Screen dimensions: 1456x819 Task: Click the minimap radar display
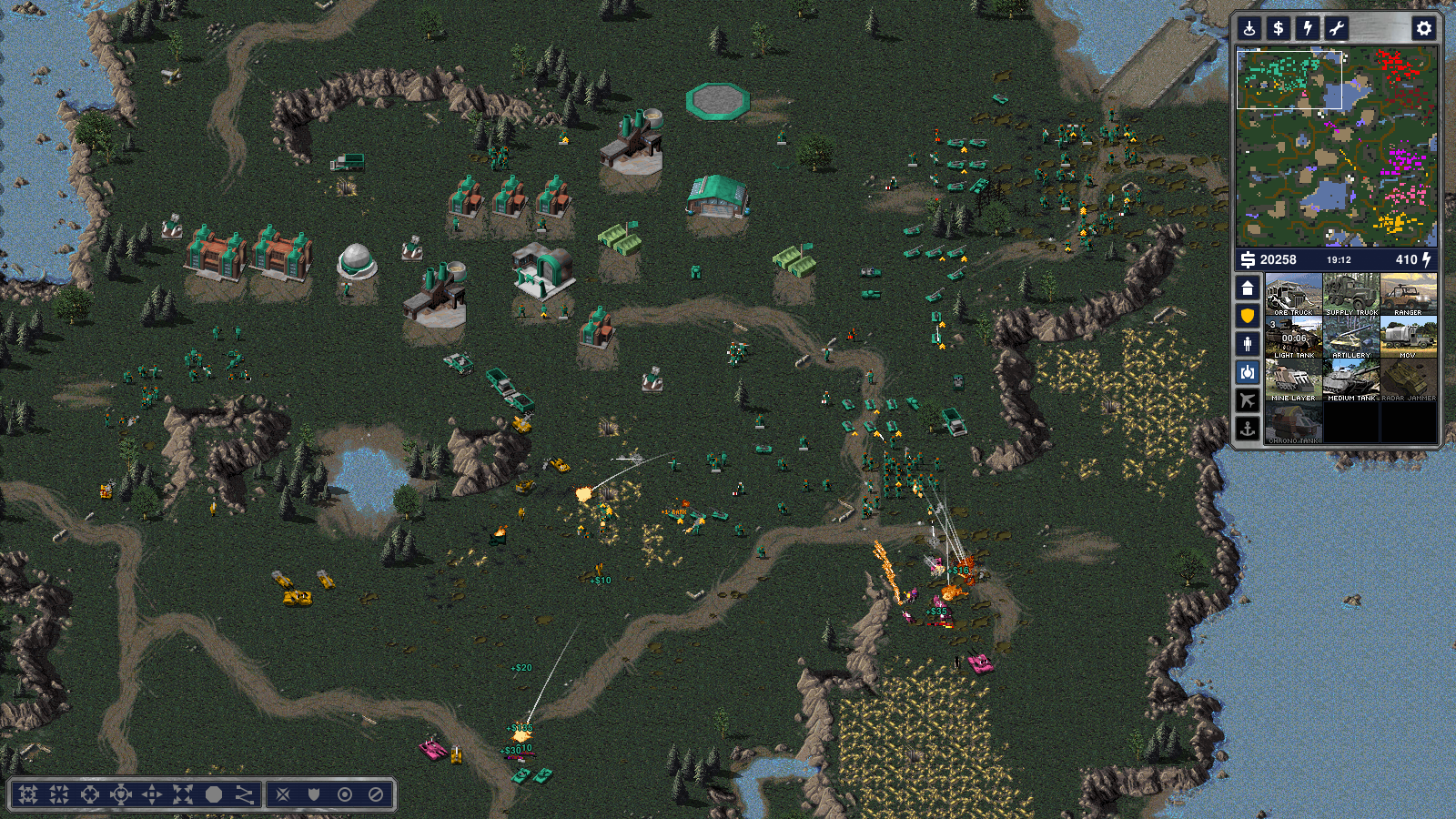(1336, 147)
